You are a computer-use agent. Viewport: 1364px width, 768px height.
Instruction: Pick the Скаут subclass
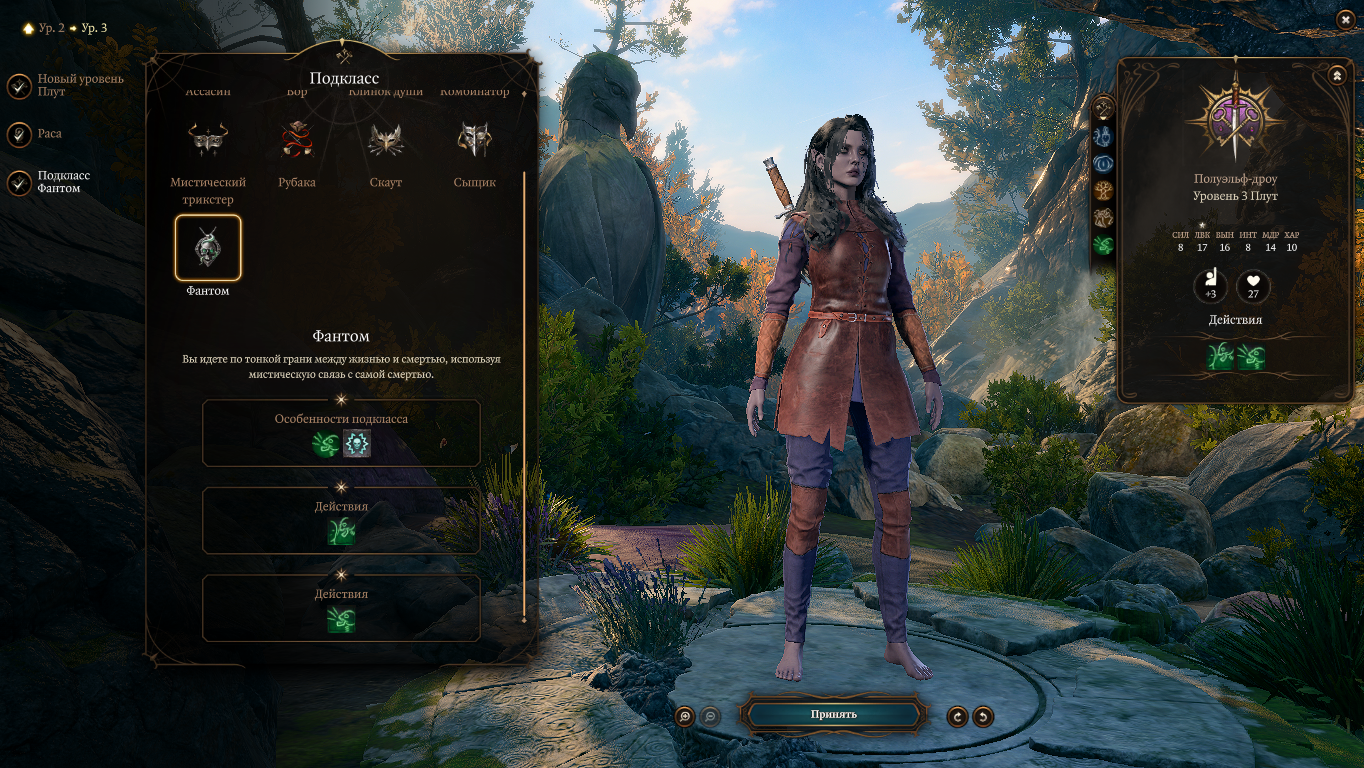tap(386, 141)
